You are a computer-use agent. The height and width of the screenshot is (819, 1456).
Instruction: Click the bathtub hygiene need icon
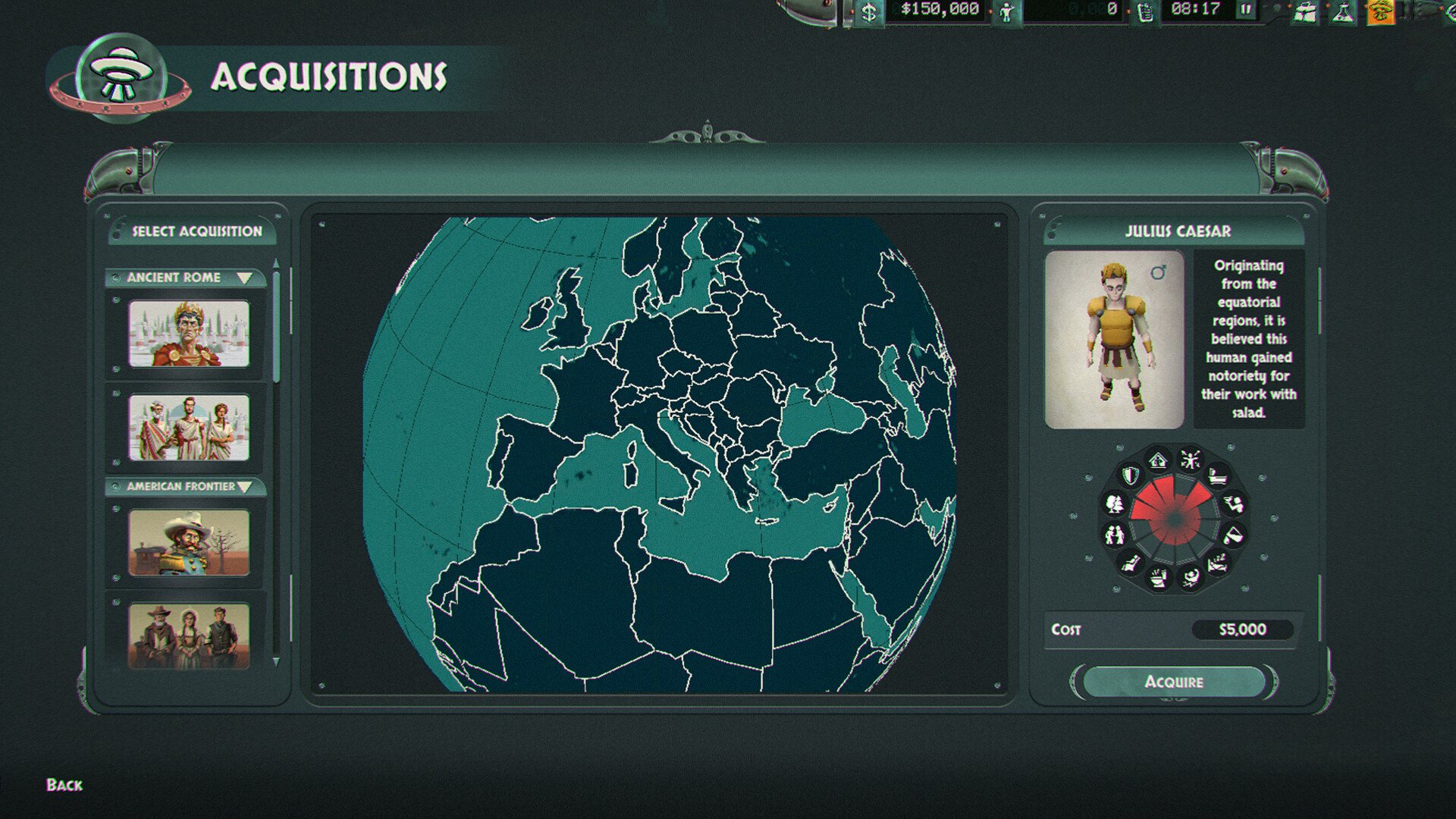click(1217, 476)
